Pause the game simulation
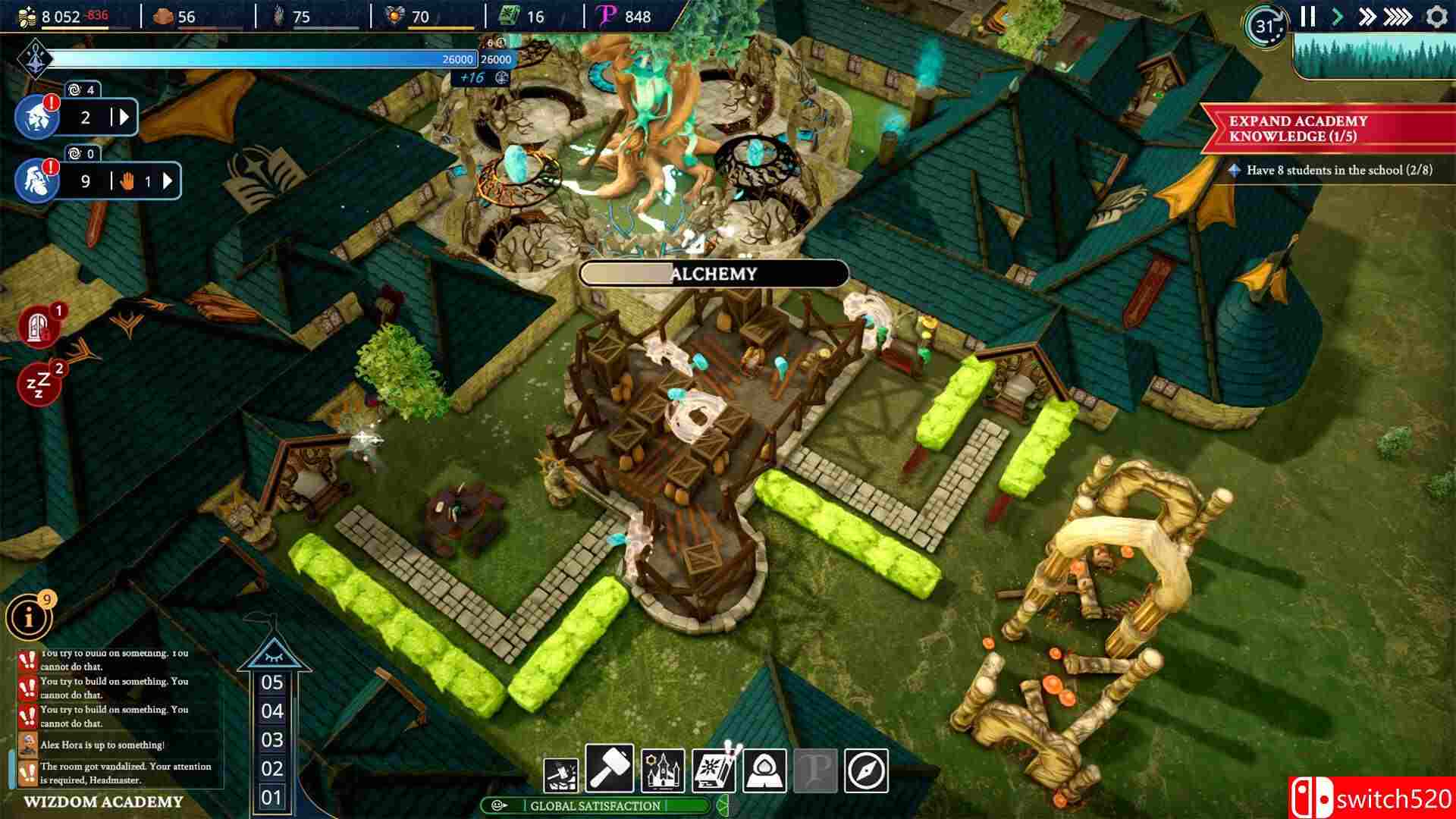The image size is (1456, 819). coord(1307,14)
